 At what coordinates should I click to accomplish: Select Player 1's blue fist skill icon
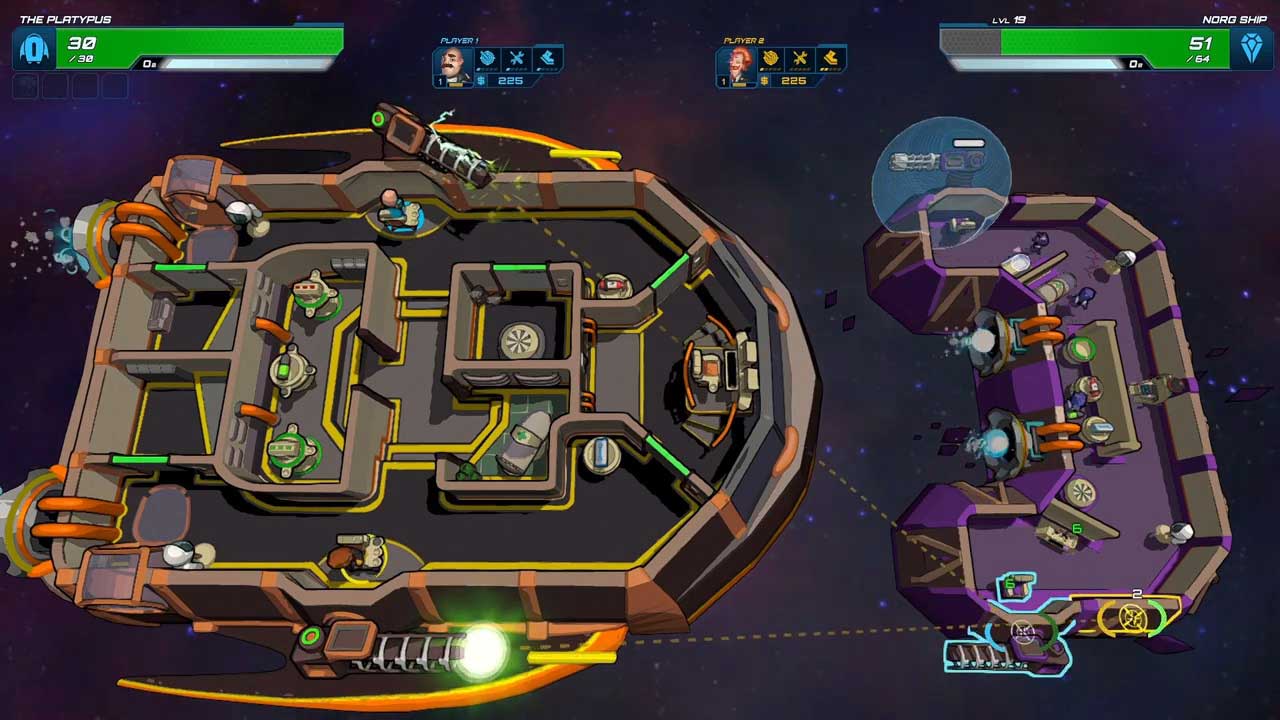coord(487,58)
